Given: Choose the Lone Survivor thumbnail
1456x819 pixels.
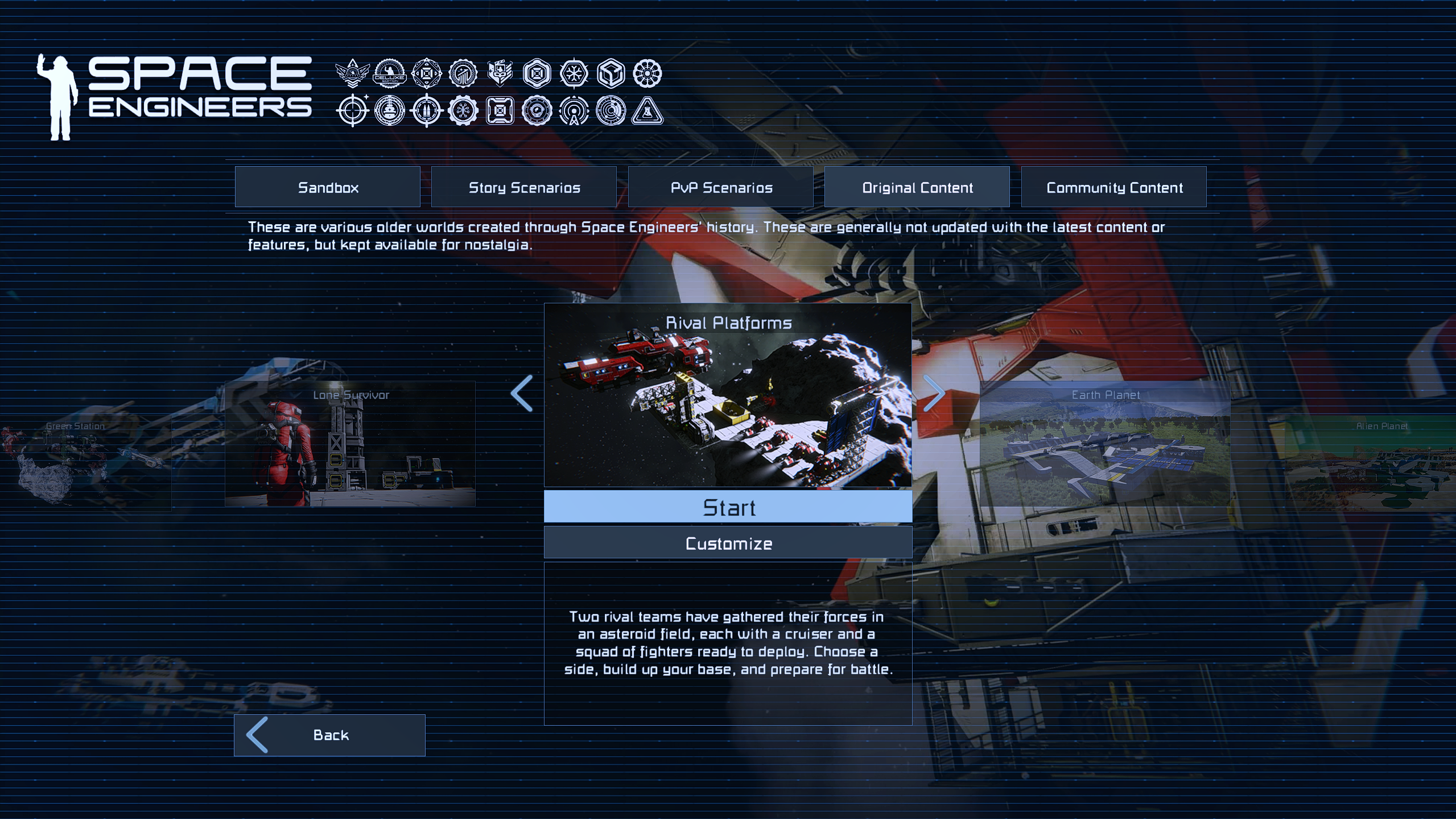Looking at the screenshot, I should [x=350, y=444].
